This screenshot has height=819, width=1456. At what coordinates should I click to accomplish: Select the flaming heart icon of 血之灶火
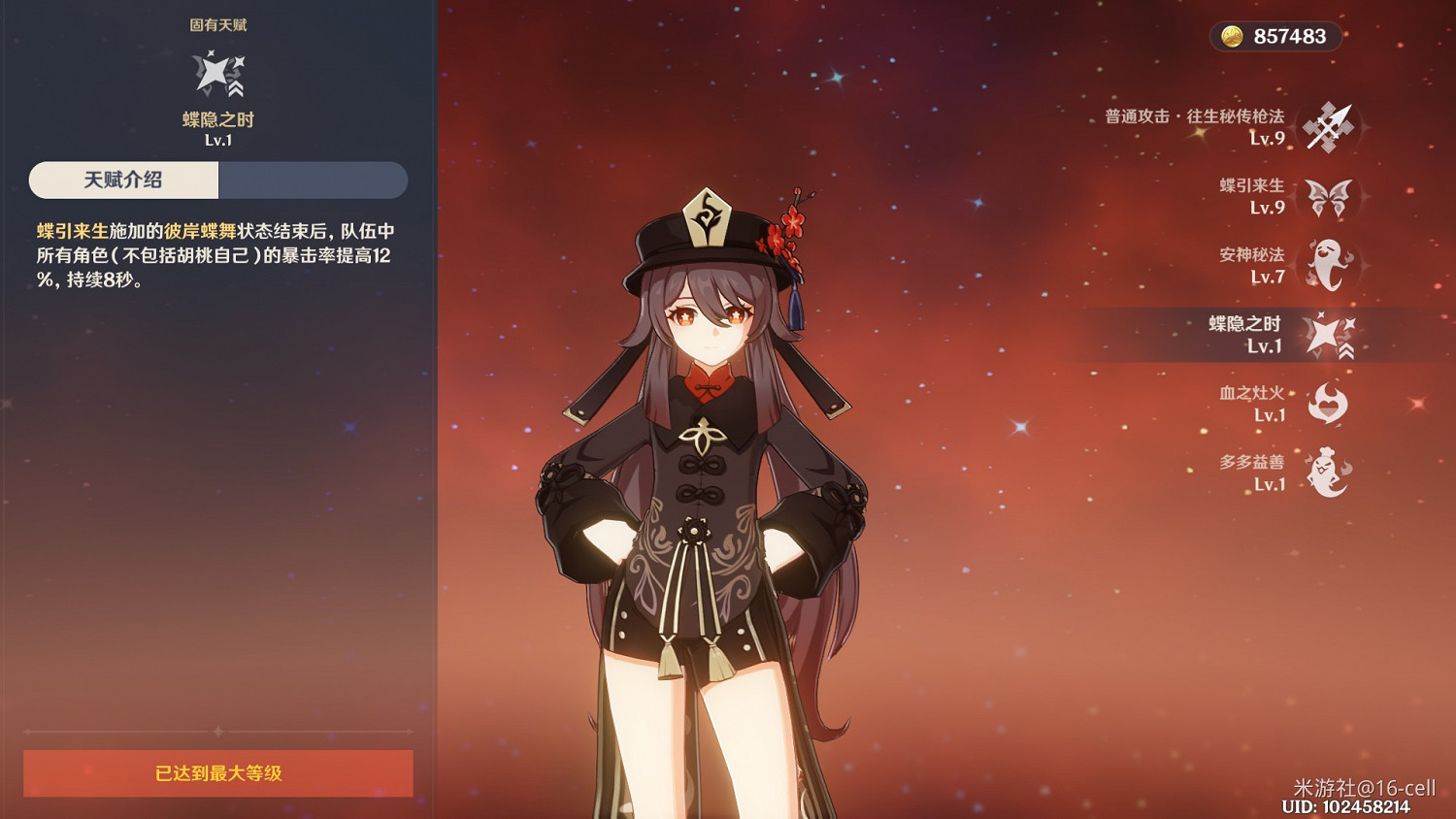[1329, 403]
